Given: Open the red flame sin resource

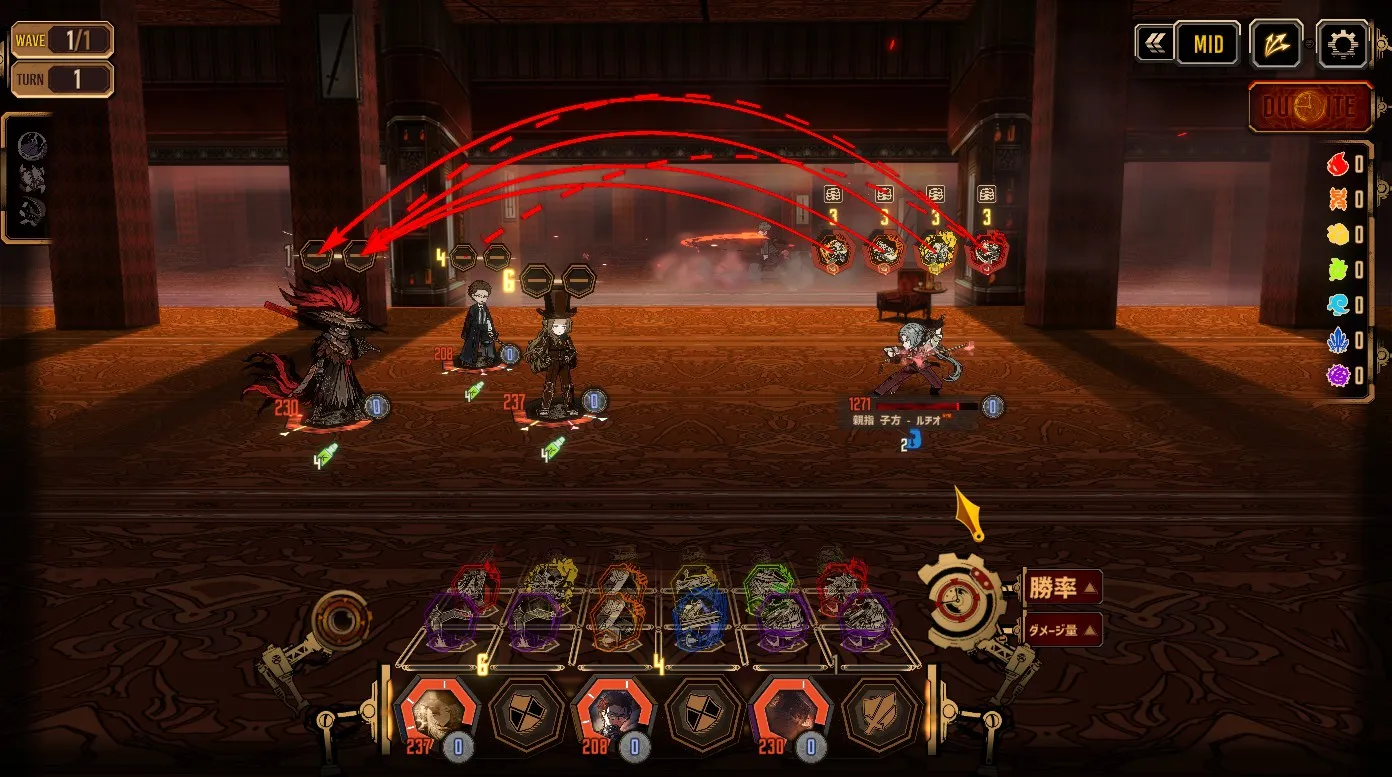Looking at the screenshot, I should (1338, 165).
